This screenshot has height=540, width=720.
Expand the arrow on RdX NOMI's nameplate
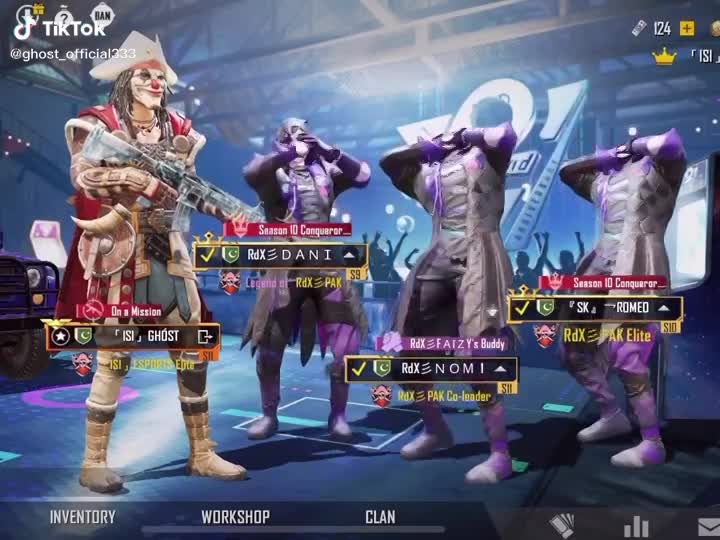coord(500,369)
